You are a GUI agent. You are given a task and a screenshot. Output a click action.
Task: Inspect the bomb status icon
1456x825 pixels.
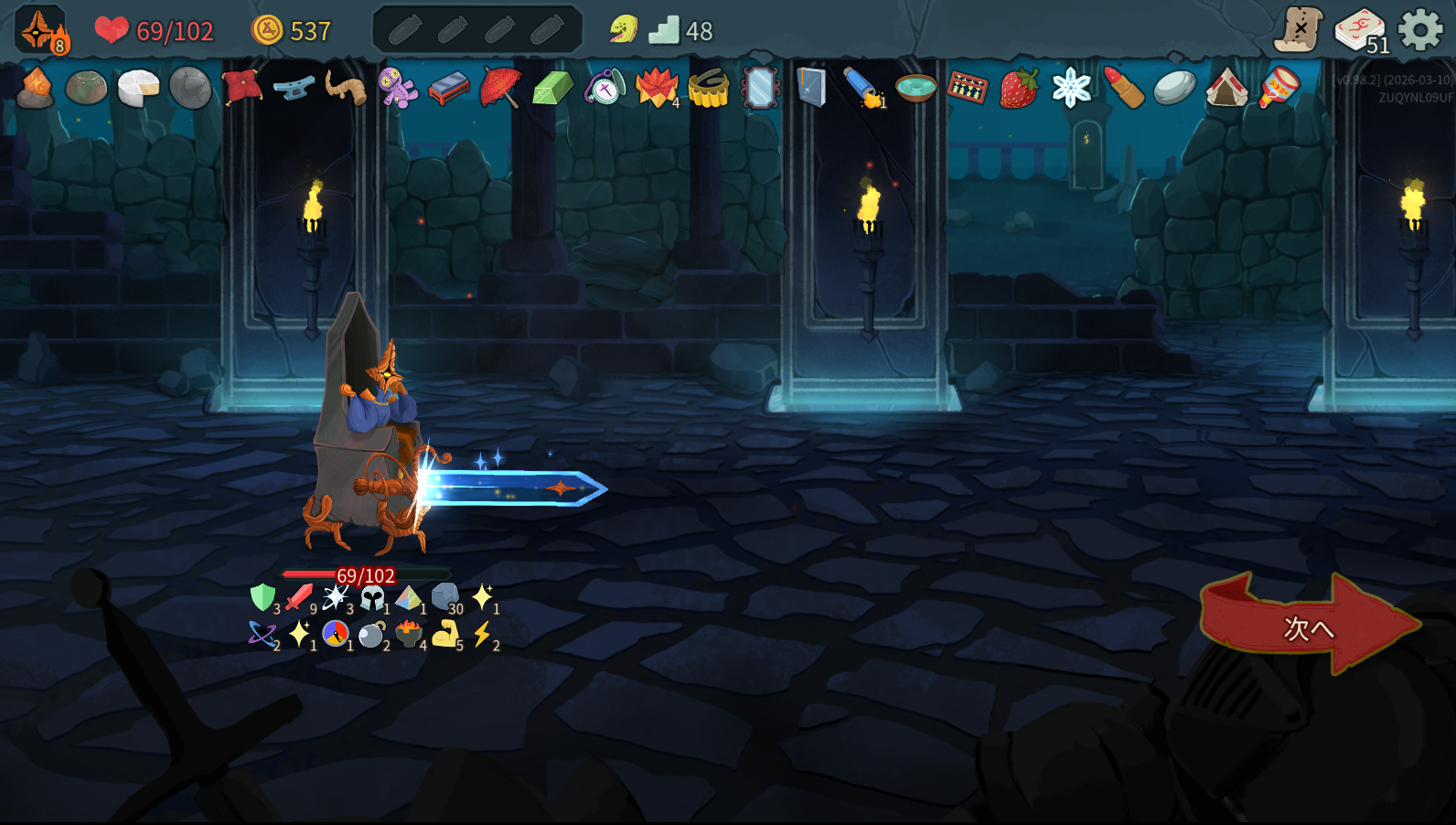click(371, 634)
